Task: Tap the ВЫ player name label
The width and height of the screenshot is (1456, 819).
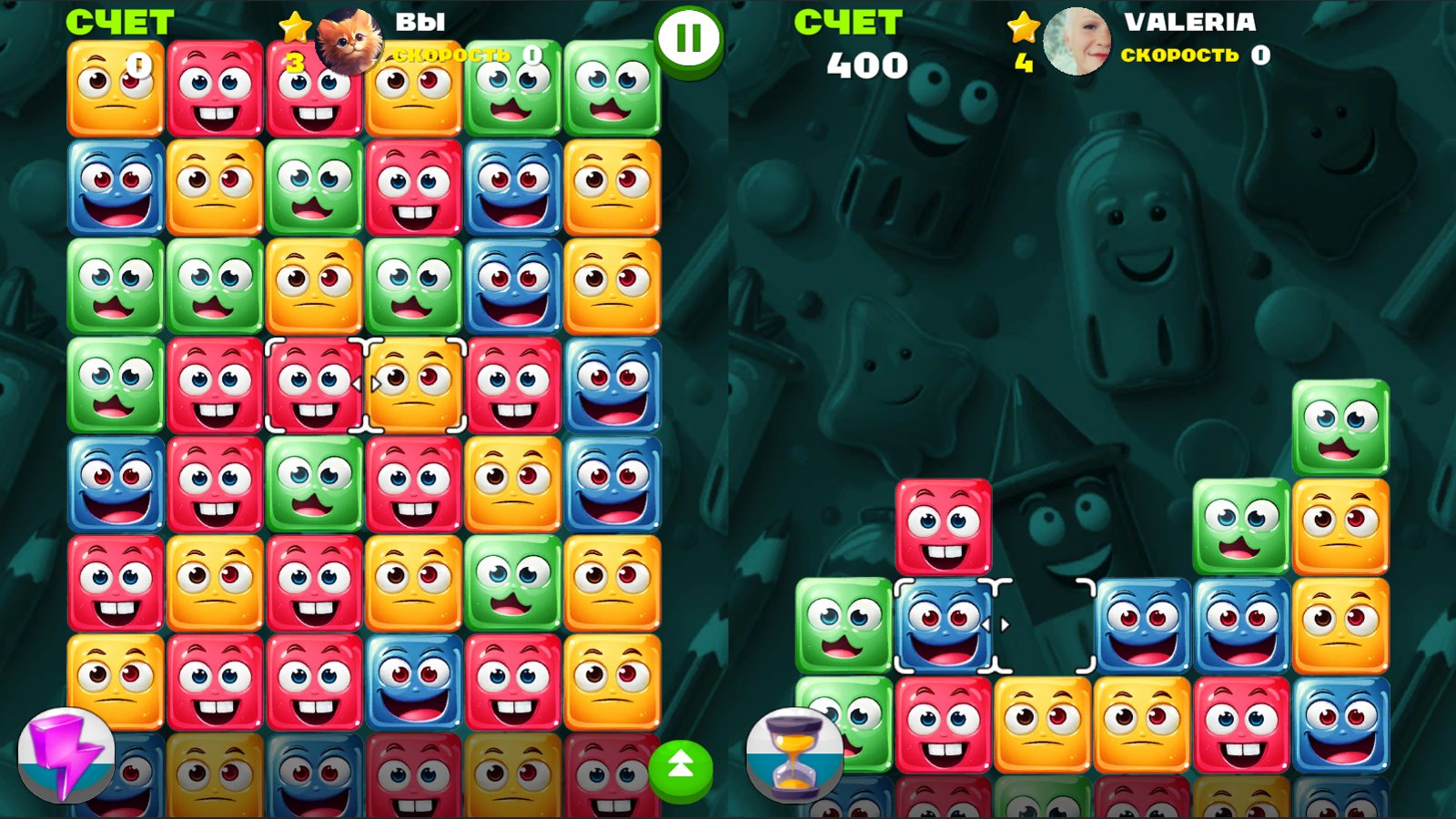Action: [x=420, y=20]
